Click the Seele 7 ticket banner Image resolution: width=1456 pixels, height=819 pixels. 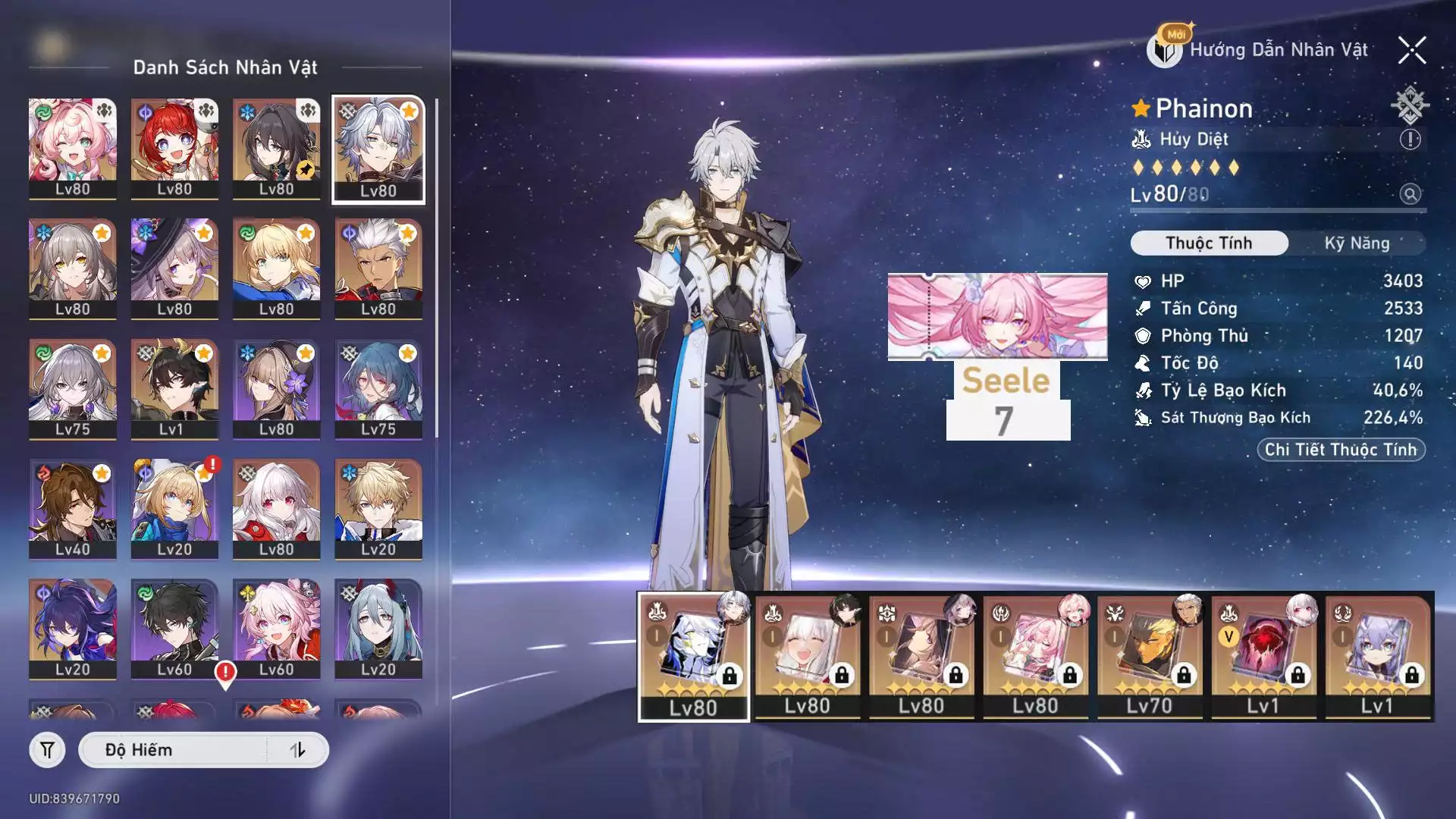tap(997, 356)
